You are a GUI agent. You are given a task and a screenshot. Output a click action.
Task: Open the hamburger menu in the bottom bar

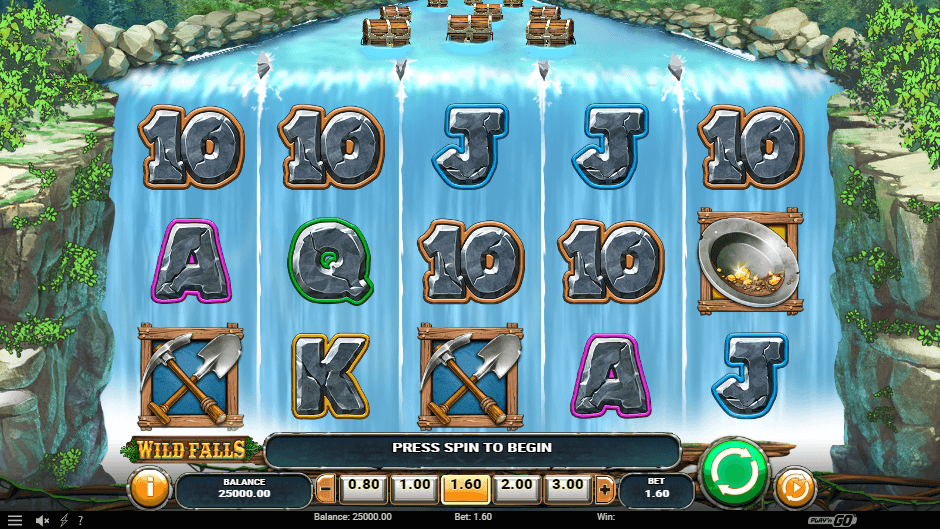[14, 520]
